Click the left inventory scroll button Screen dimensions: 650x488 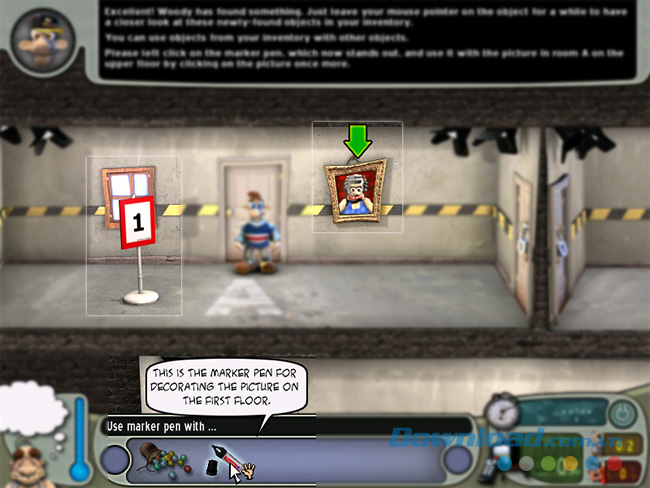(116, 461)
